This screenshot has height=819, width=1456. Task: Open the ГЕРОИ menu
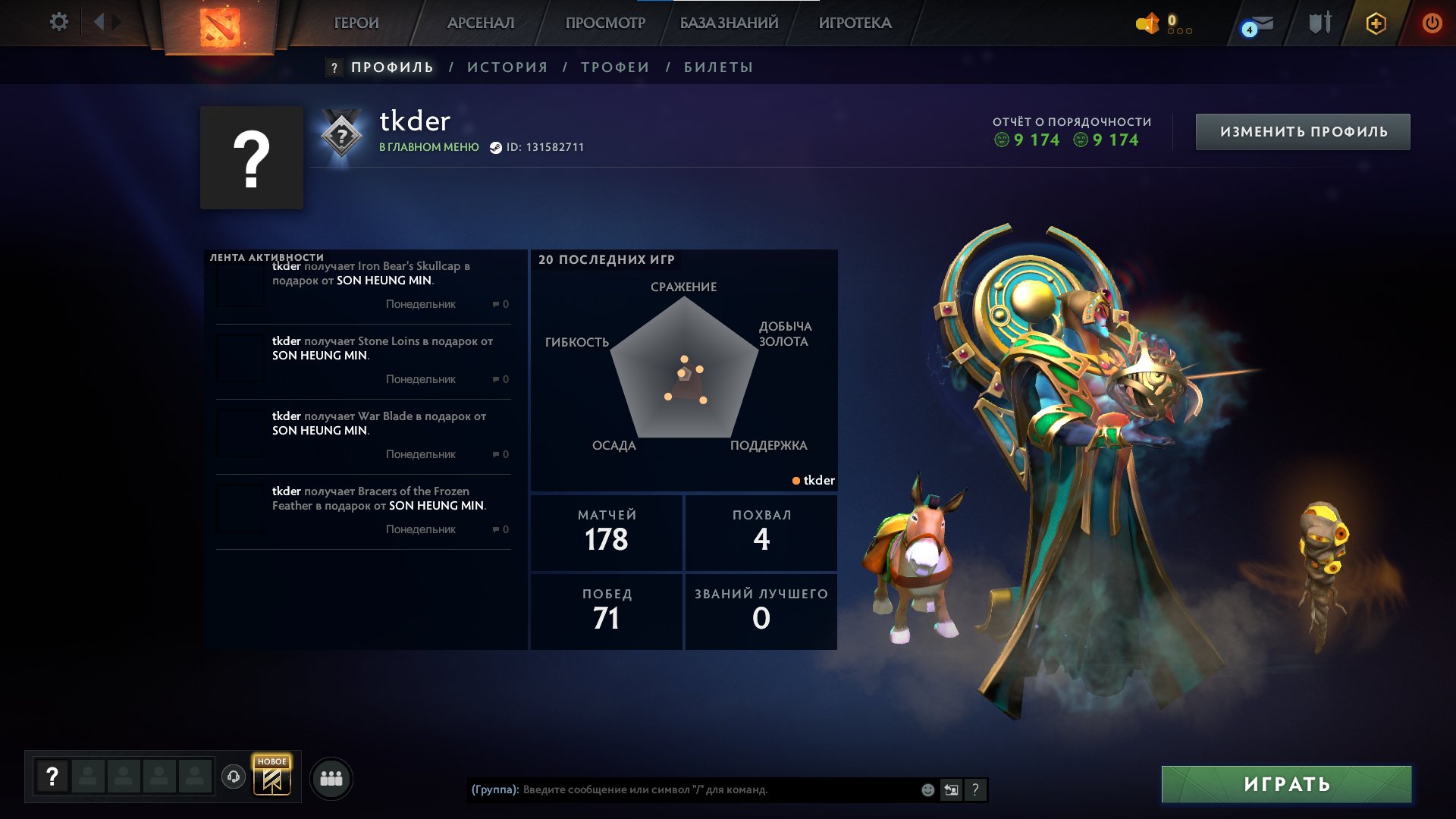point(356,23)
